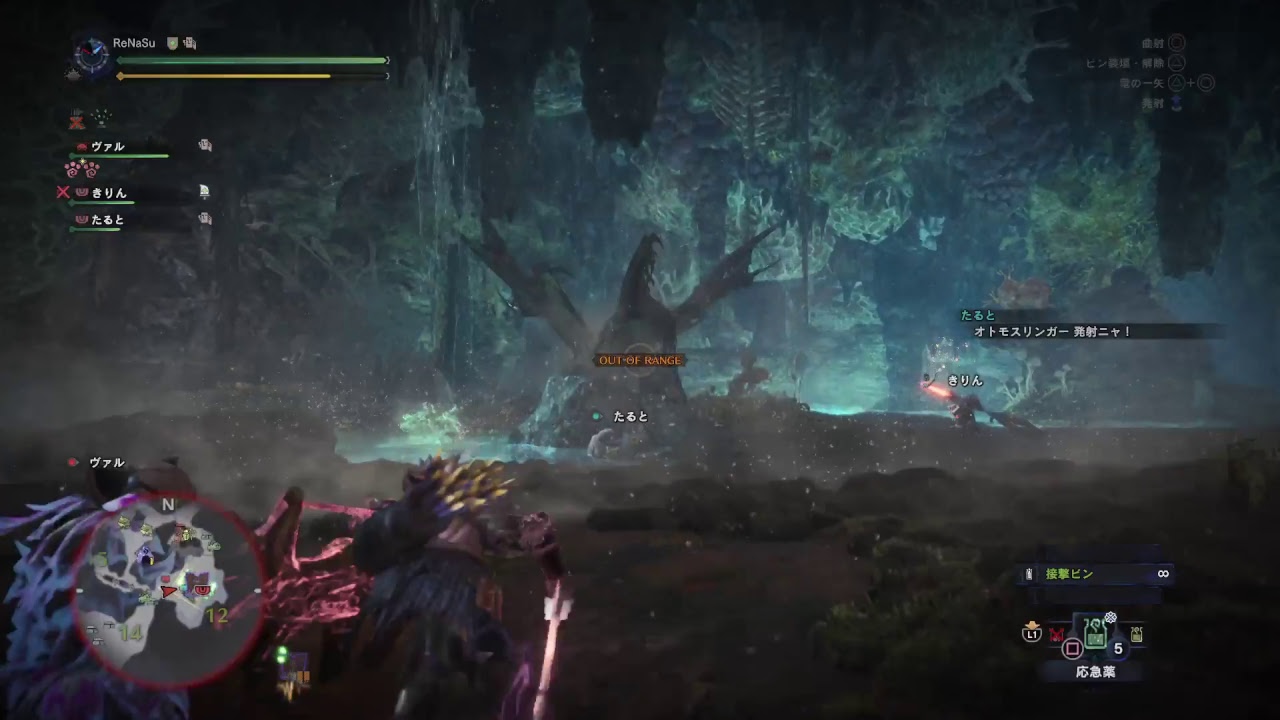Toggle the snowflake status on the potion slot
The width and height of the screenshot is (1280, 720).
click(1110, 617)
